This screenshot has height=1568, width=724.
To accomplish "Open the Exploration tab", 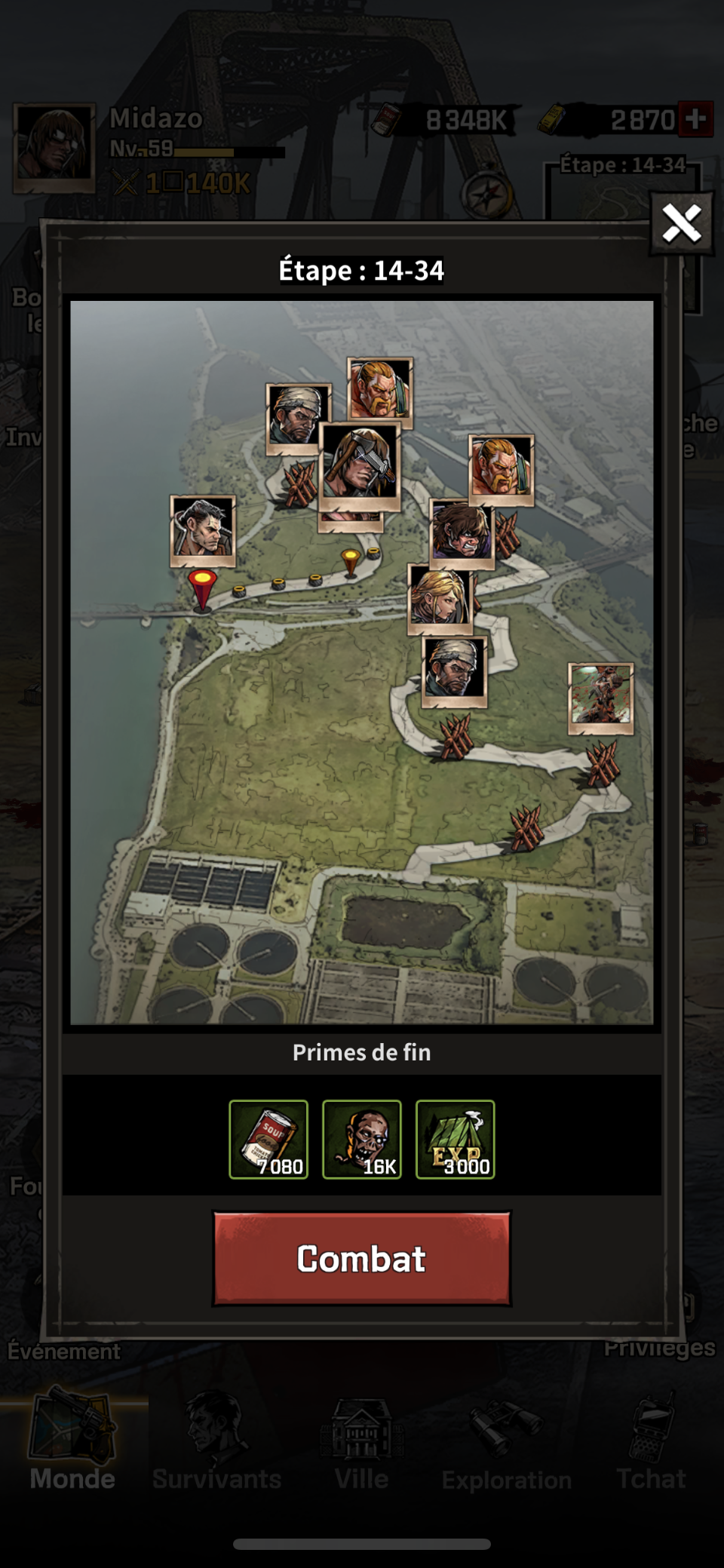I will pos(507,1442).
